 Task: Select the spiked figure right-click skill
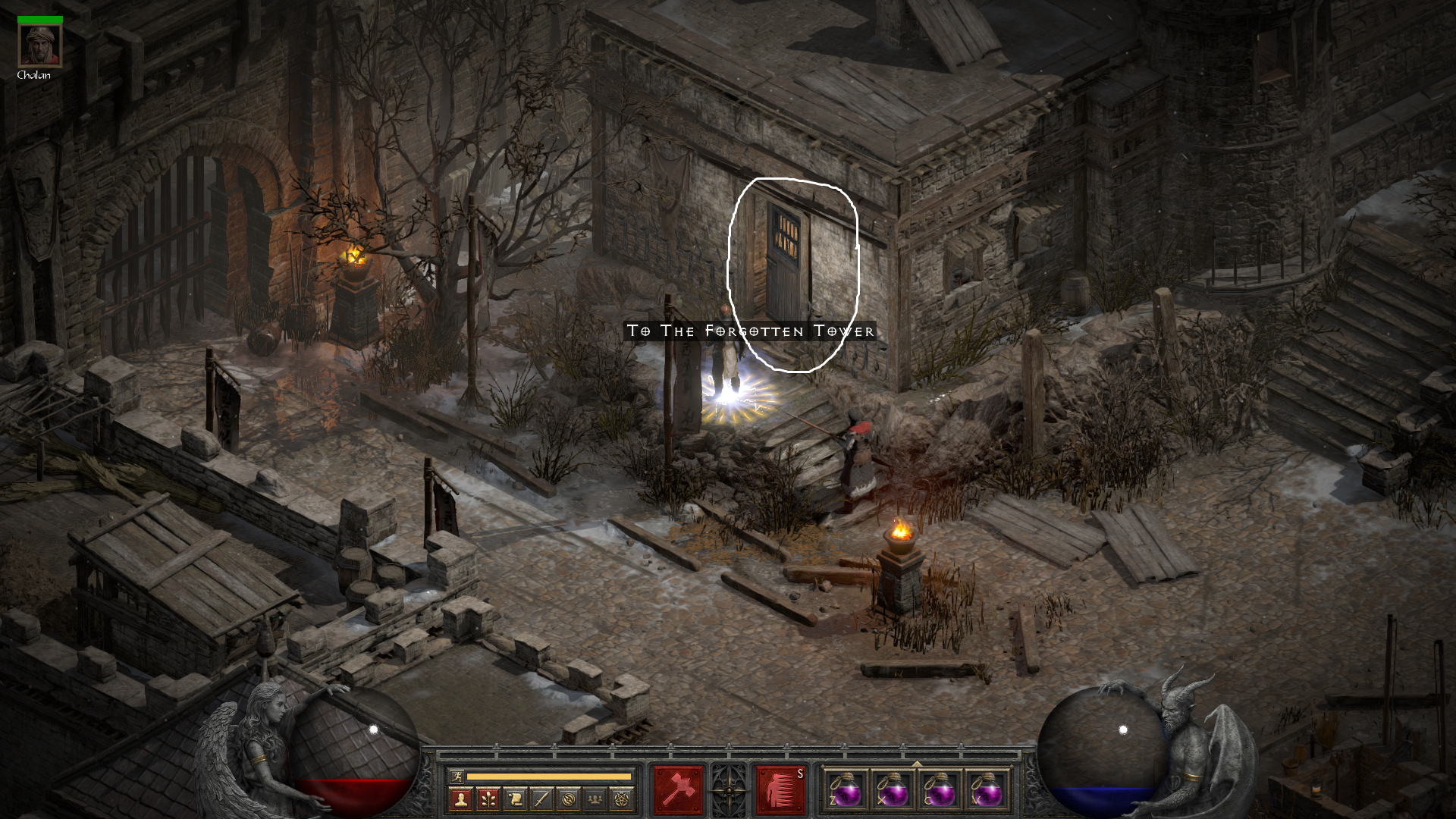tap(780, 790)
